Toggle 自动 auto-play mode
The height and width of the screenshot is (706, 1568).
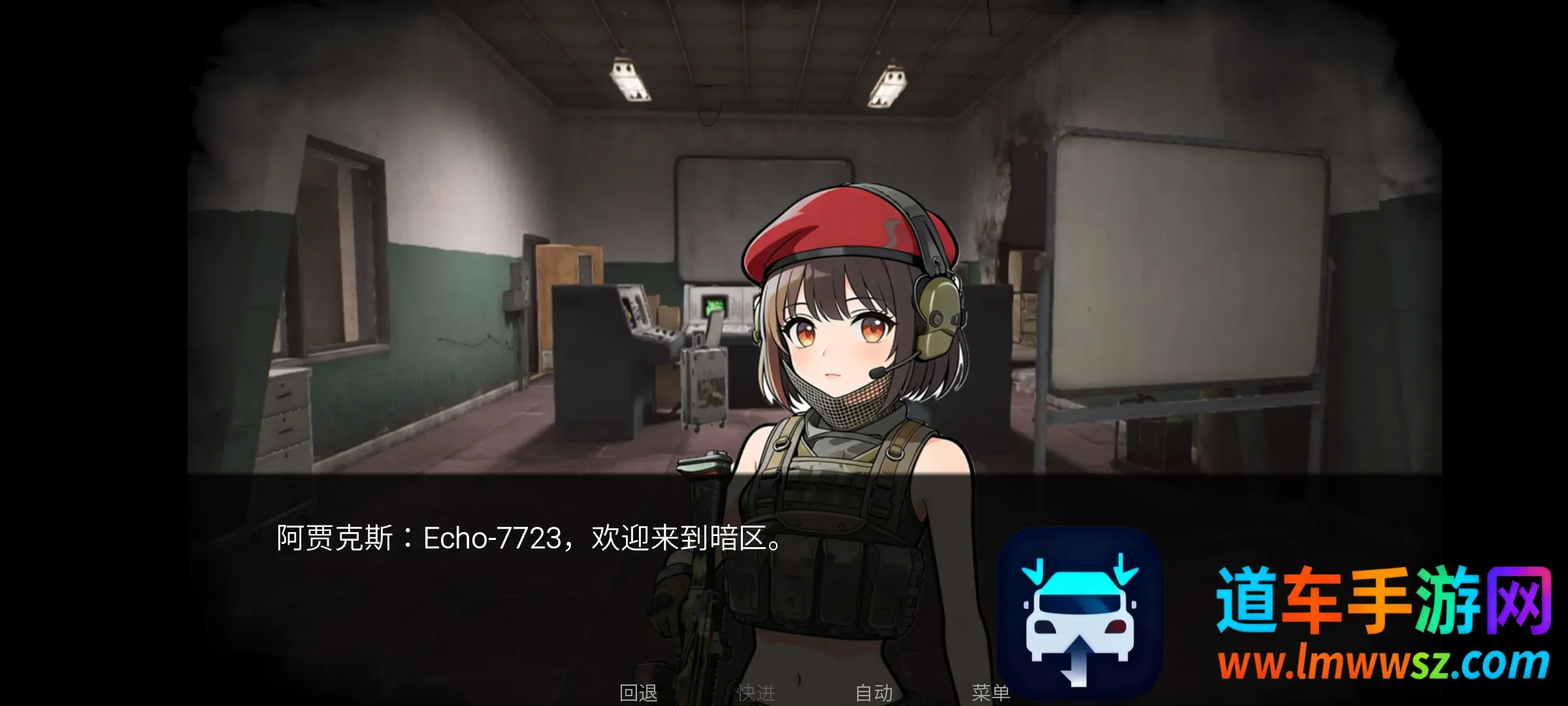874,692
